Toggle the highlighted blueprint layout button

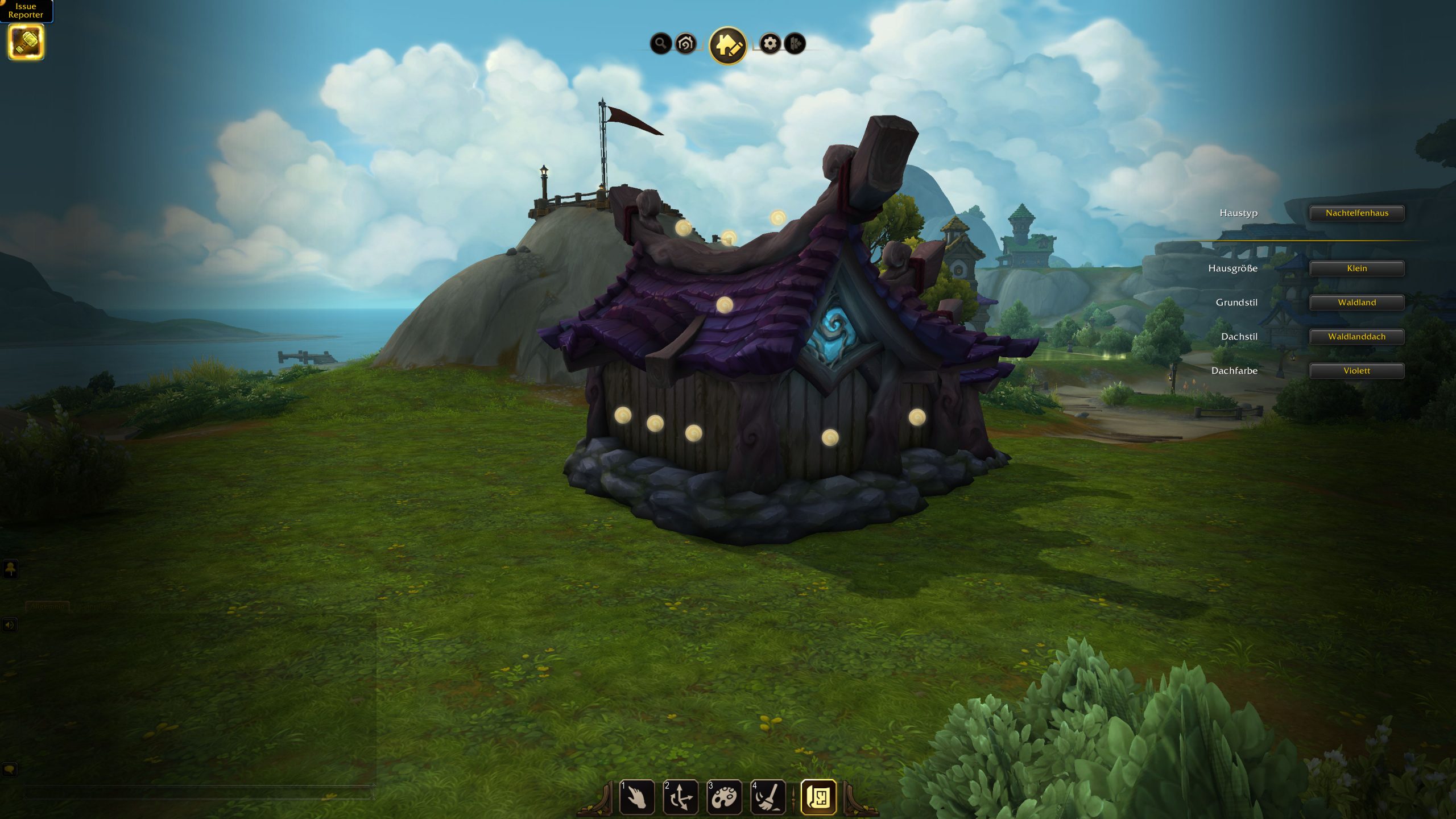click(818, 797)
